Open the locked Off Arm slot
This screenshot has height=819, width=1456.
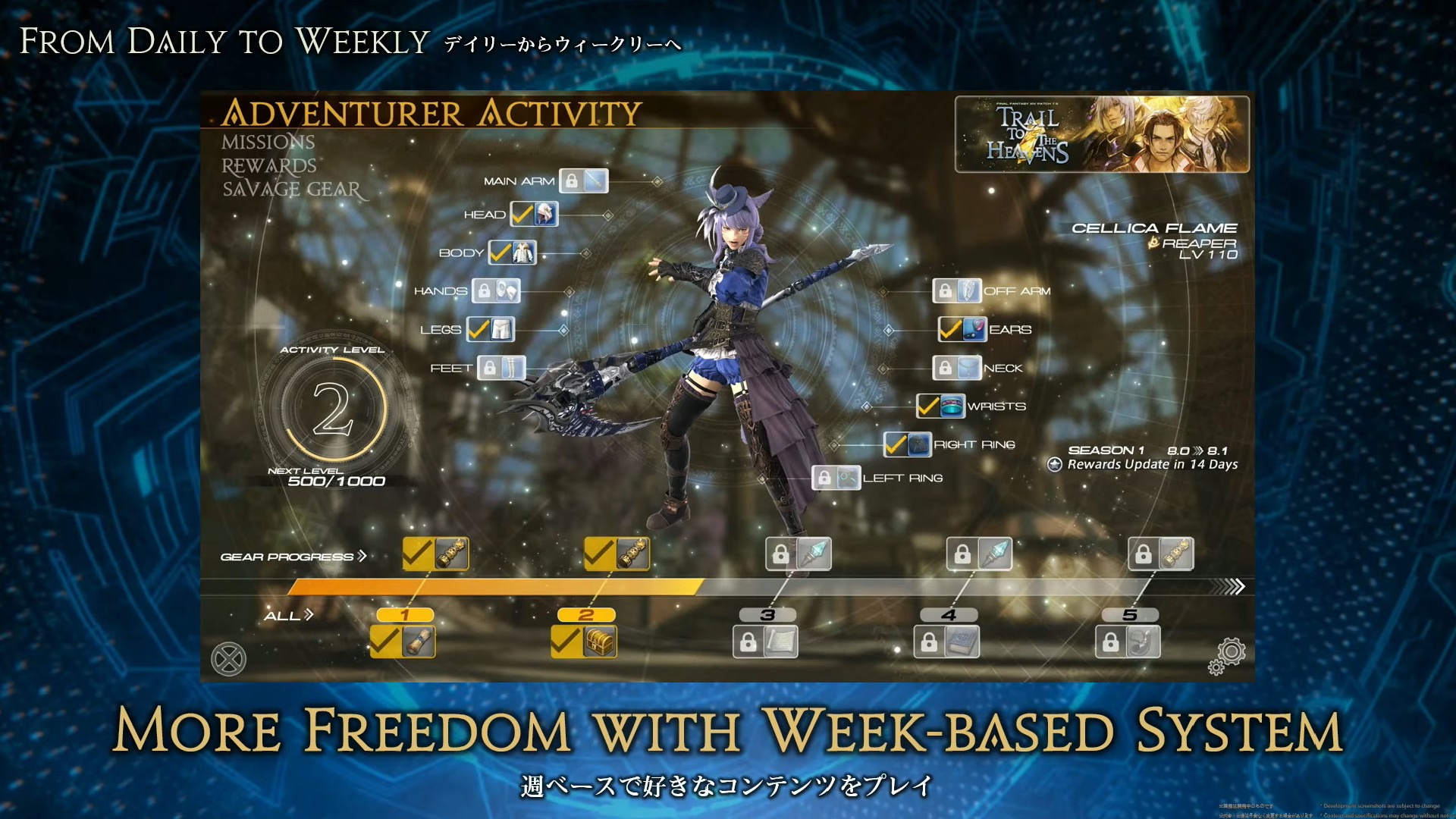tap(958, 290)
